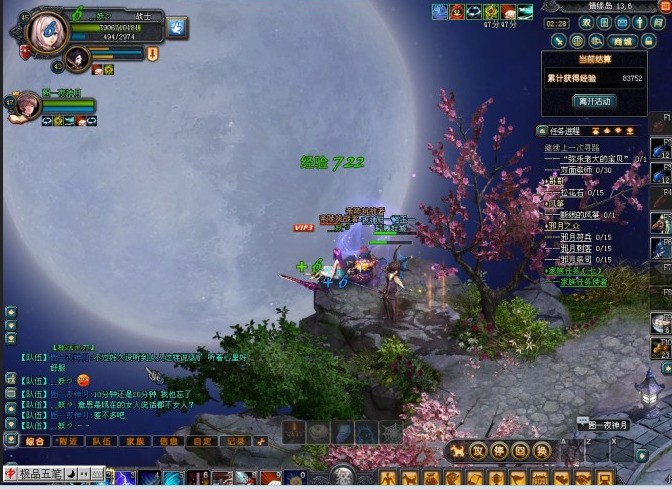Switch chat to the 综合 tab

click(x=35, y=440)
